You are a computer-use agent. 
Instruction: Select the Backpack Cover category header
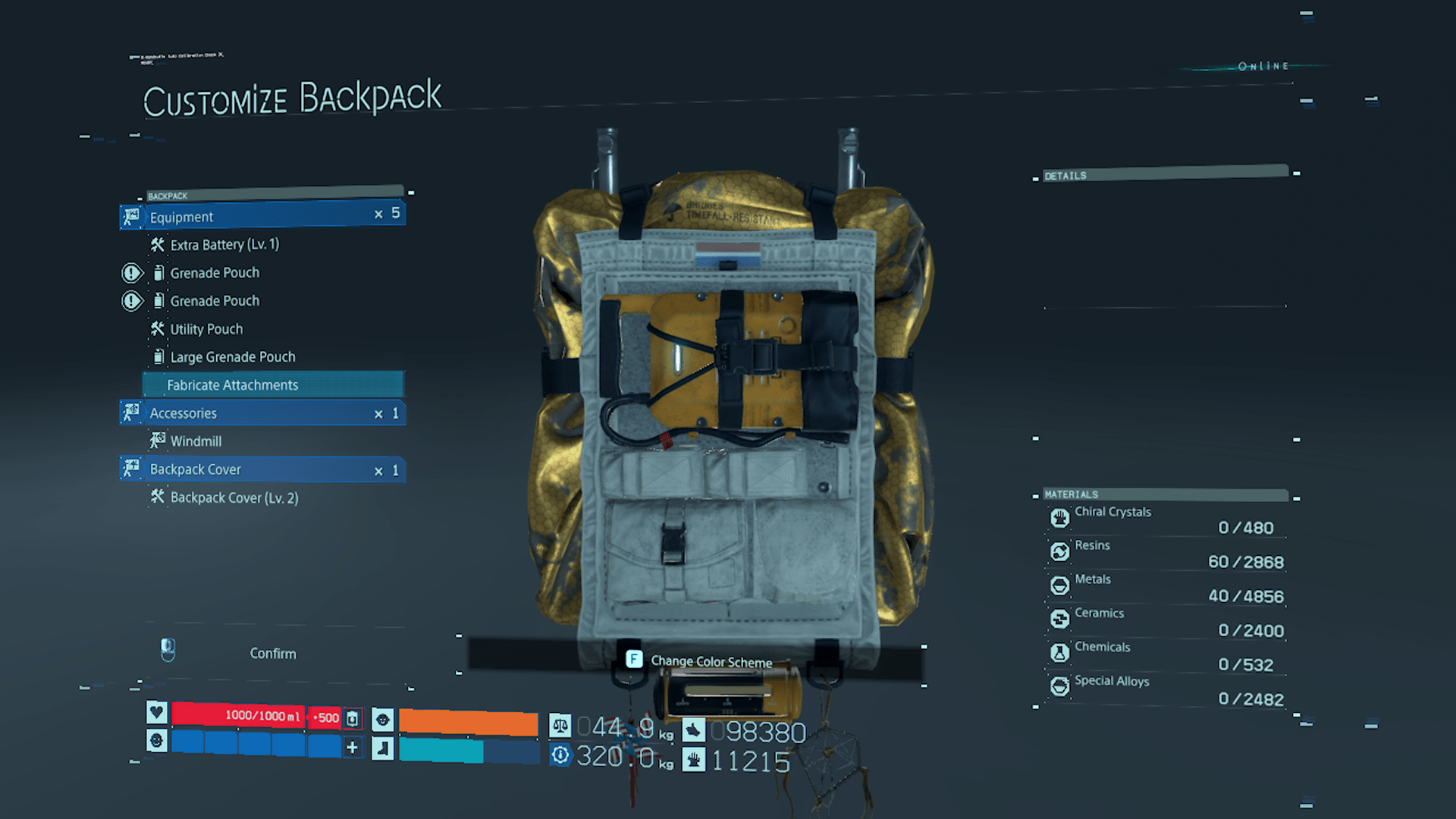262,469
